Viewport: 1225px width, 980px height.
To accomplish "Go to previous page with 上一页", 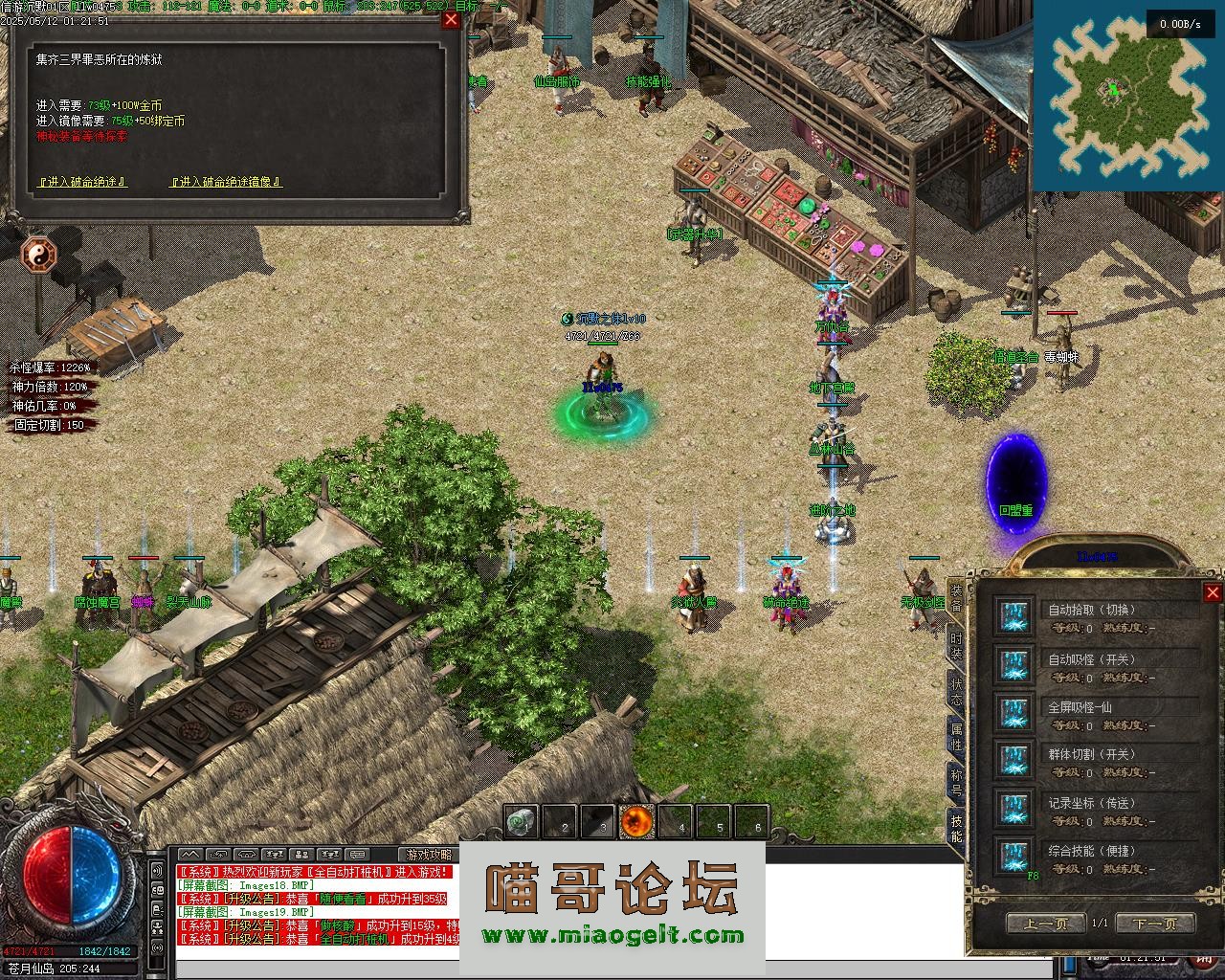I will click(1045, 924).
